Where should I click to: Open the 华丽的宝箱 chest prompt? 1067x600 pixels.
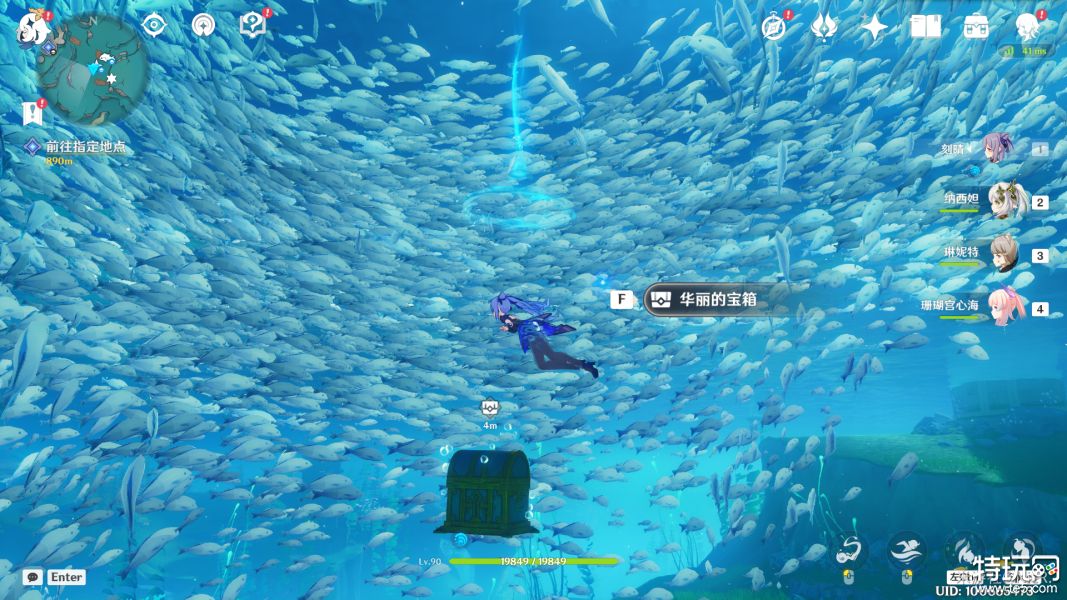(x=716, y=299)
